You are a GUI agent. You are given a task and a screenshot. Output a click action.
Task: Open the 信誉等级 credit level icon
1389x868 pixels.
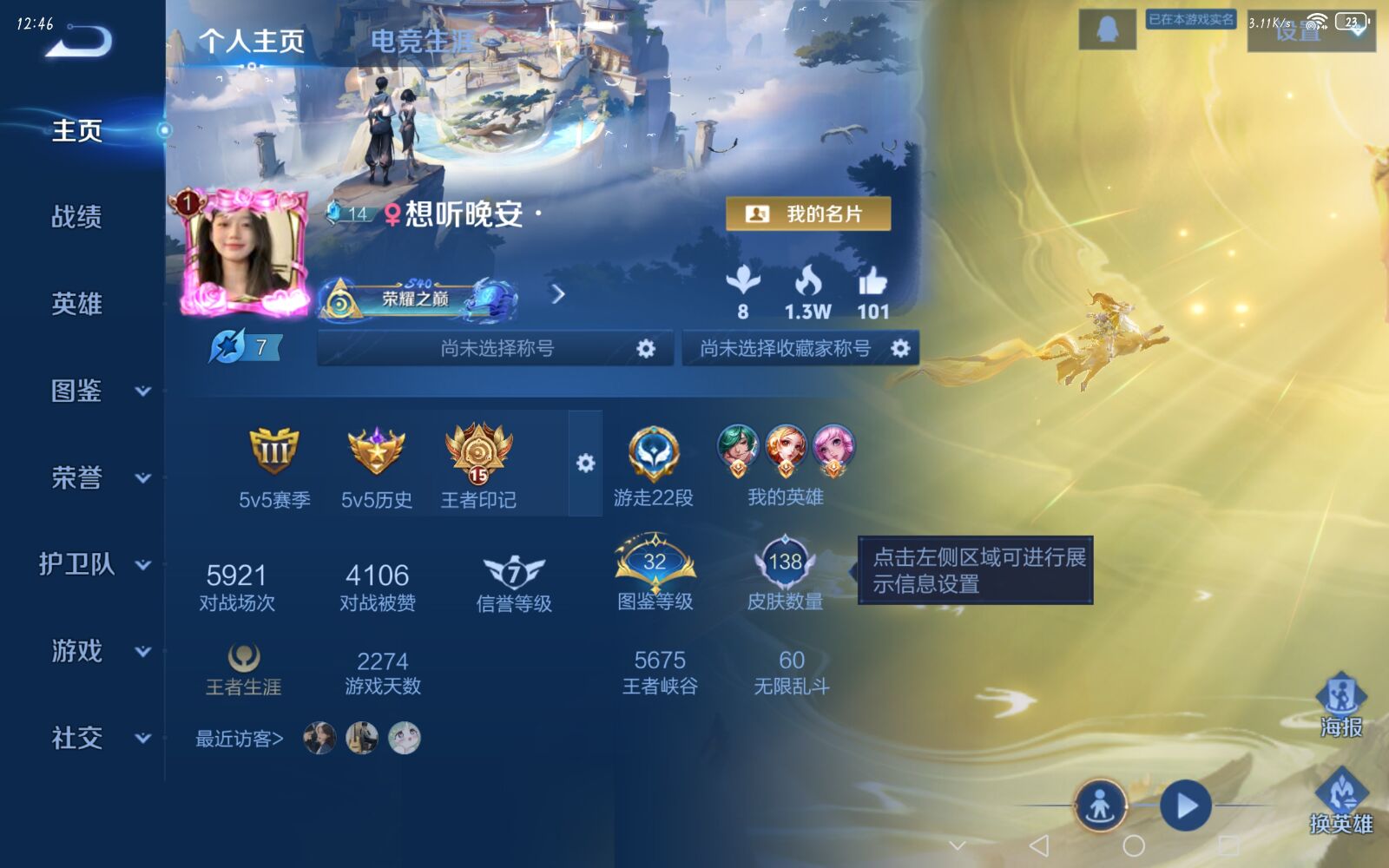pyautogui.click(x=512, y=569)
